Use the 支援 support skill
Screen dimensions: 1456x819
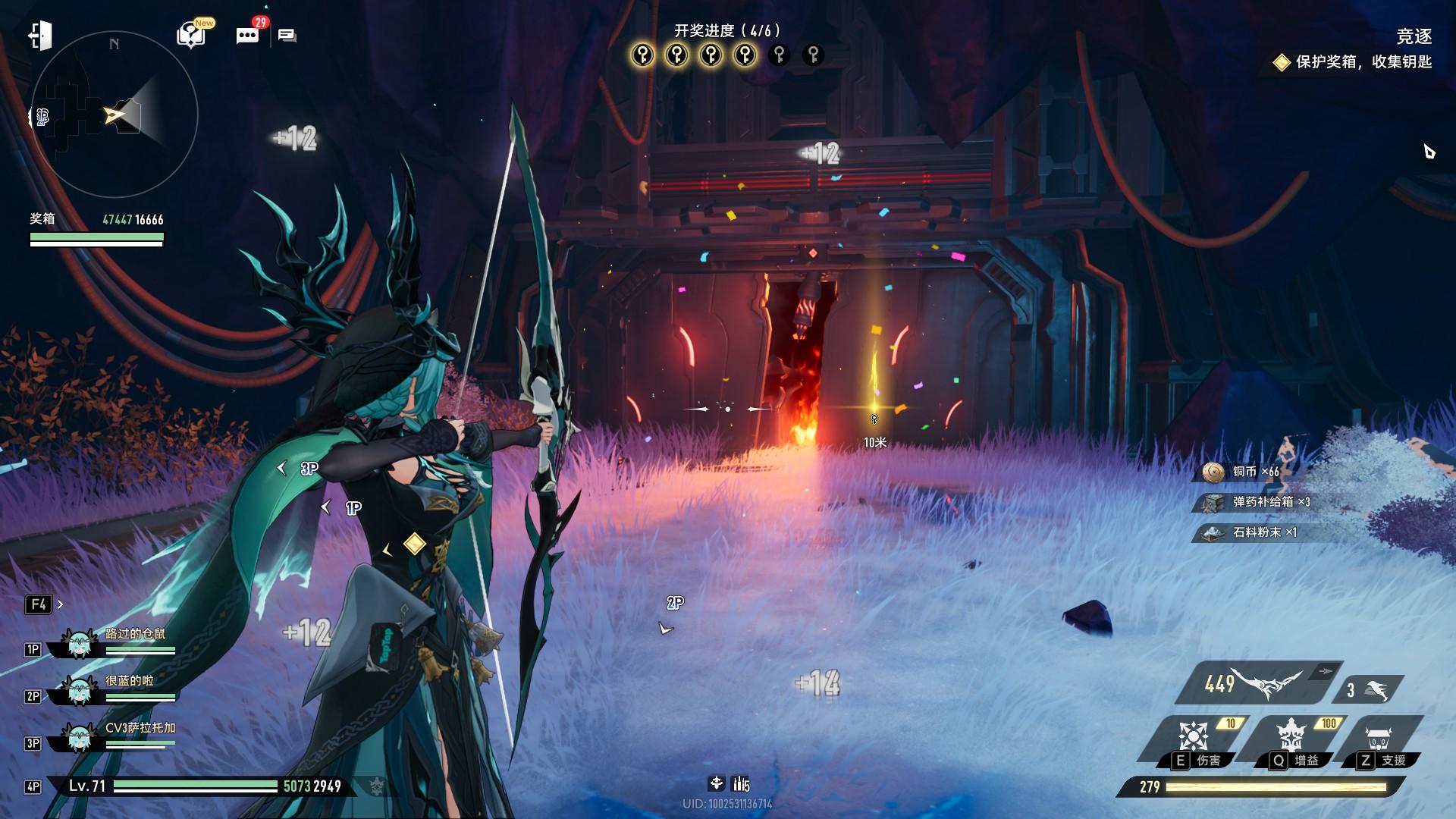coord(1379,741)
